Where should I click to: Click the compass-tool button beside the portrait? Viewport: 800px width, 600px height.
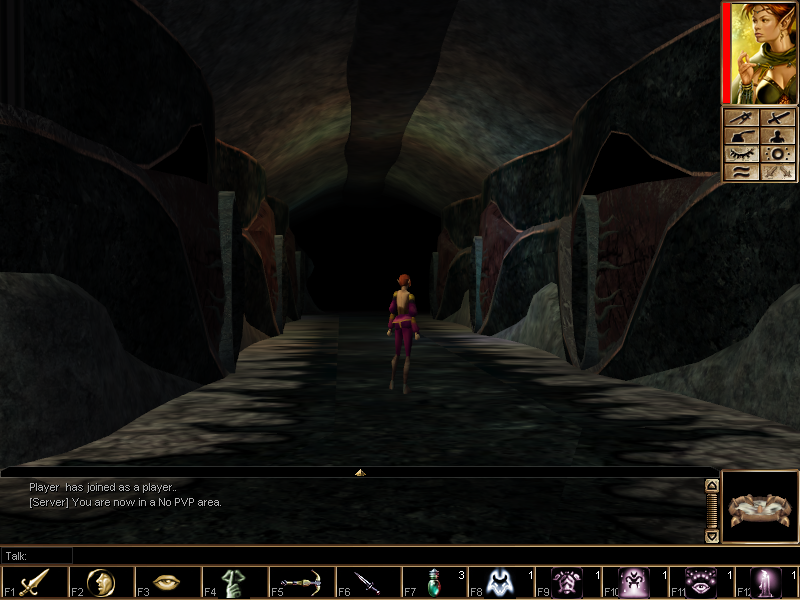(x=742, y=119)
